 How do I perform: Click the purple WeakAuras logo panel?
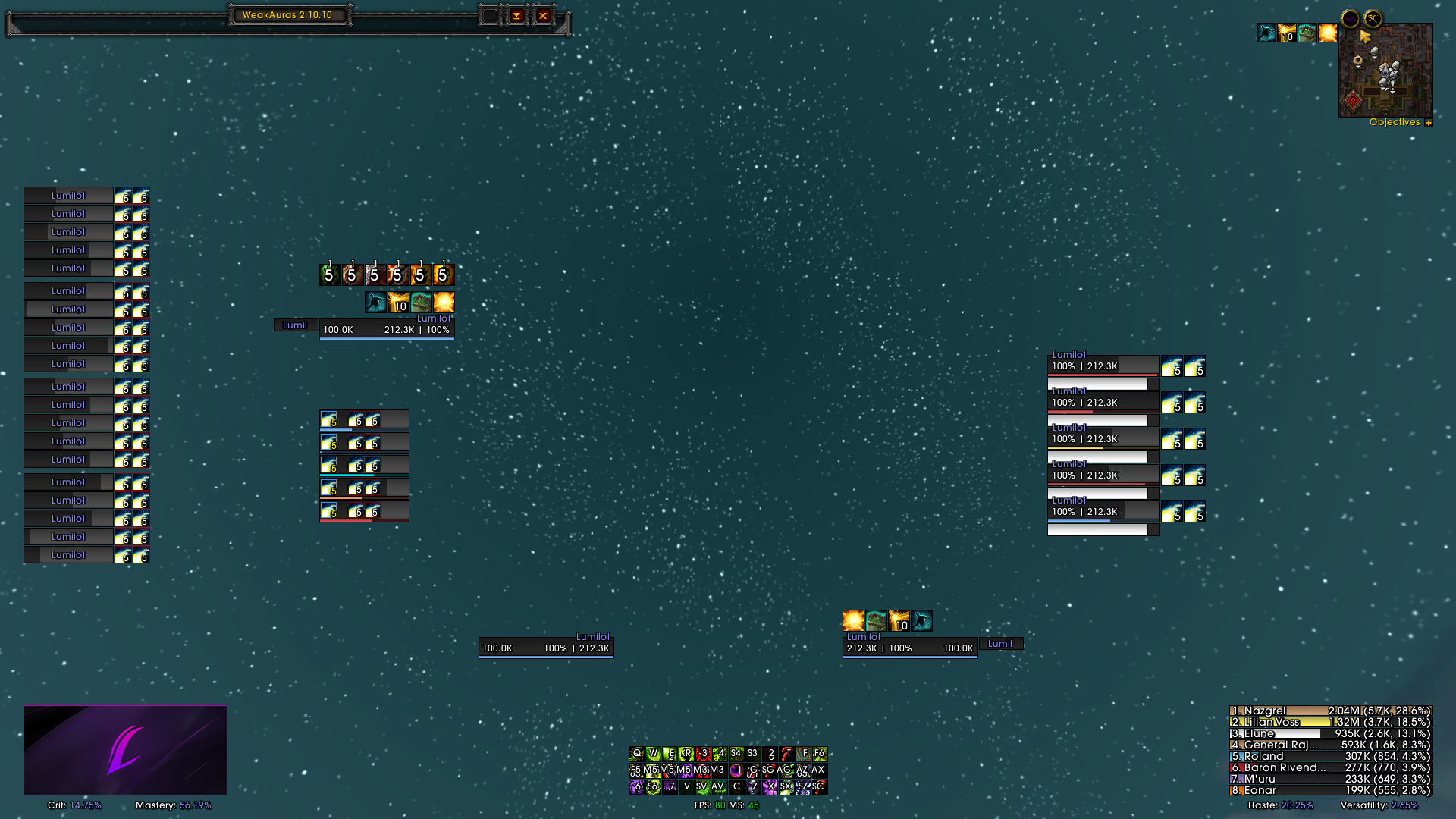[x=125, y=750]
